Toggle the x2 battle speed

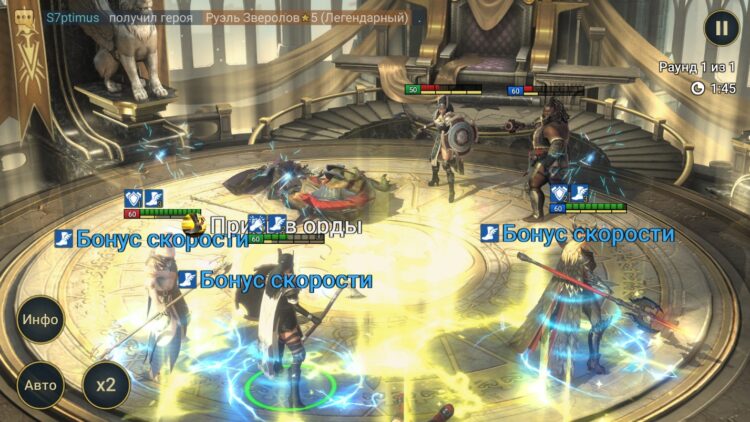(106, 385)
